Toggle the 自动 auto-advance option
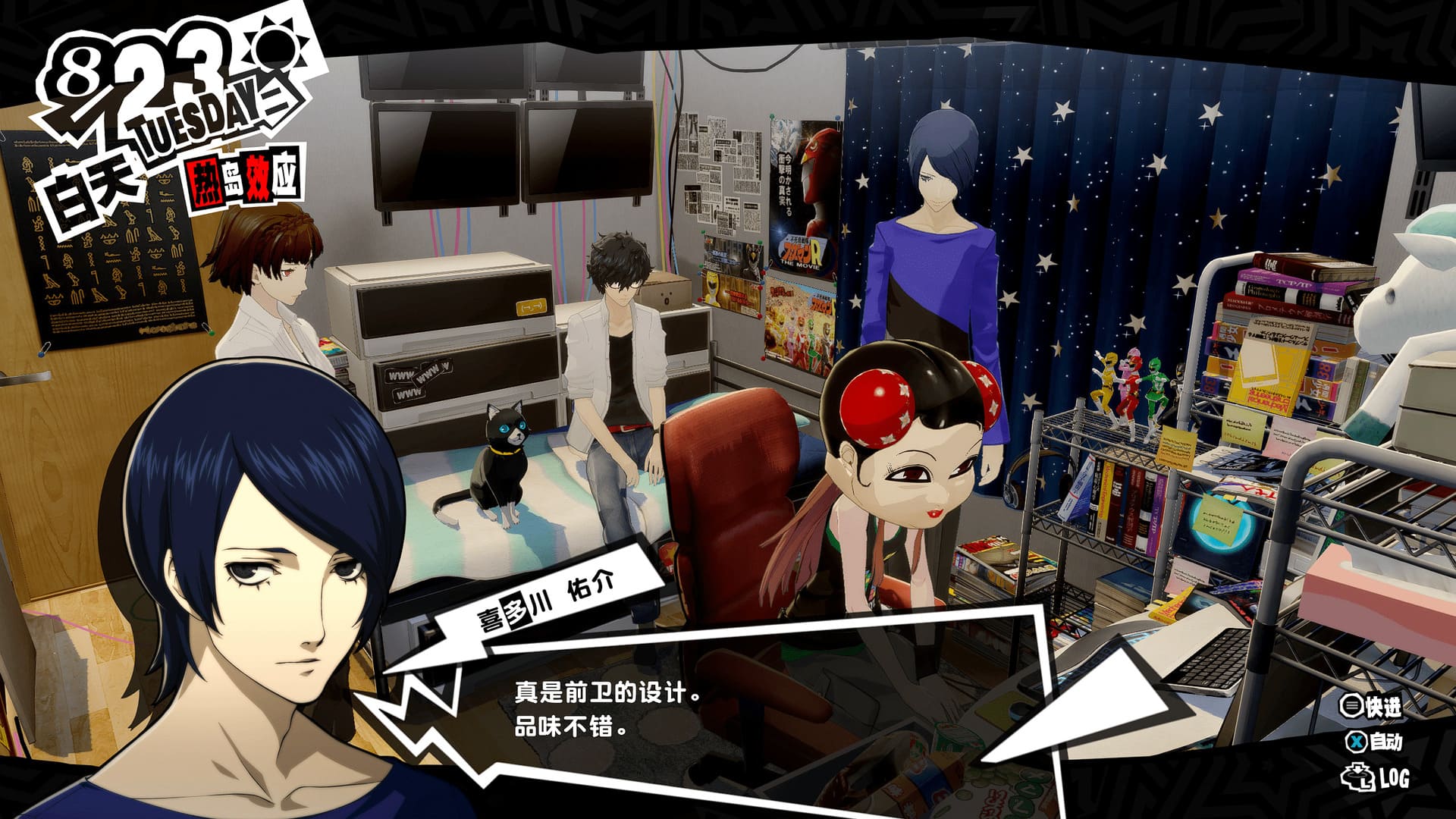The width and height of the screenshot is (1456, 819). click(1373, 742)
